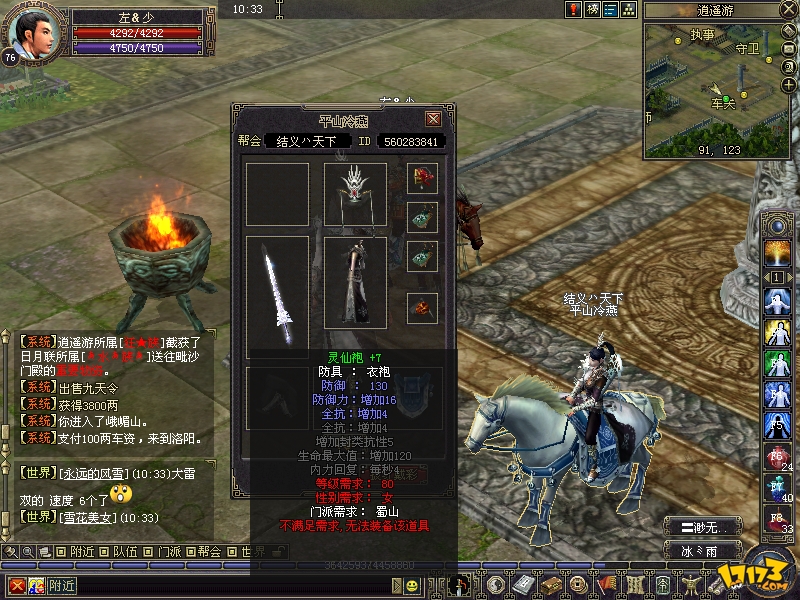Viewport: 800px width, 600px height.
Task: Open the gold pyramid icon in top bar
Action: click(629, 9)
